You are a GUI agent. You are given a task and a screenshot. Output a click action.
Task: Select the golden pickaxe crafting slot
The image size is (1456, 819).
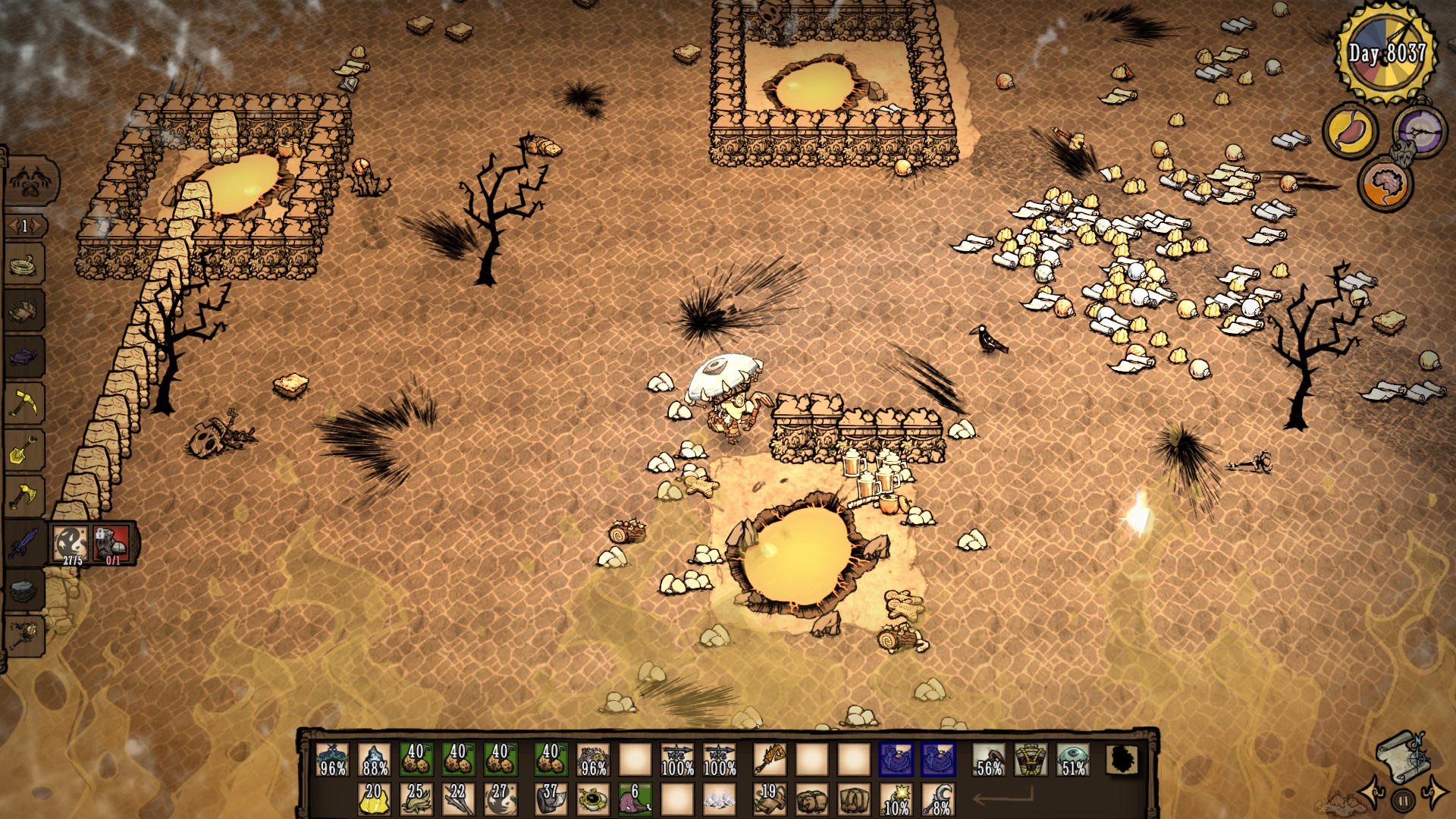(24, 403)
